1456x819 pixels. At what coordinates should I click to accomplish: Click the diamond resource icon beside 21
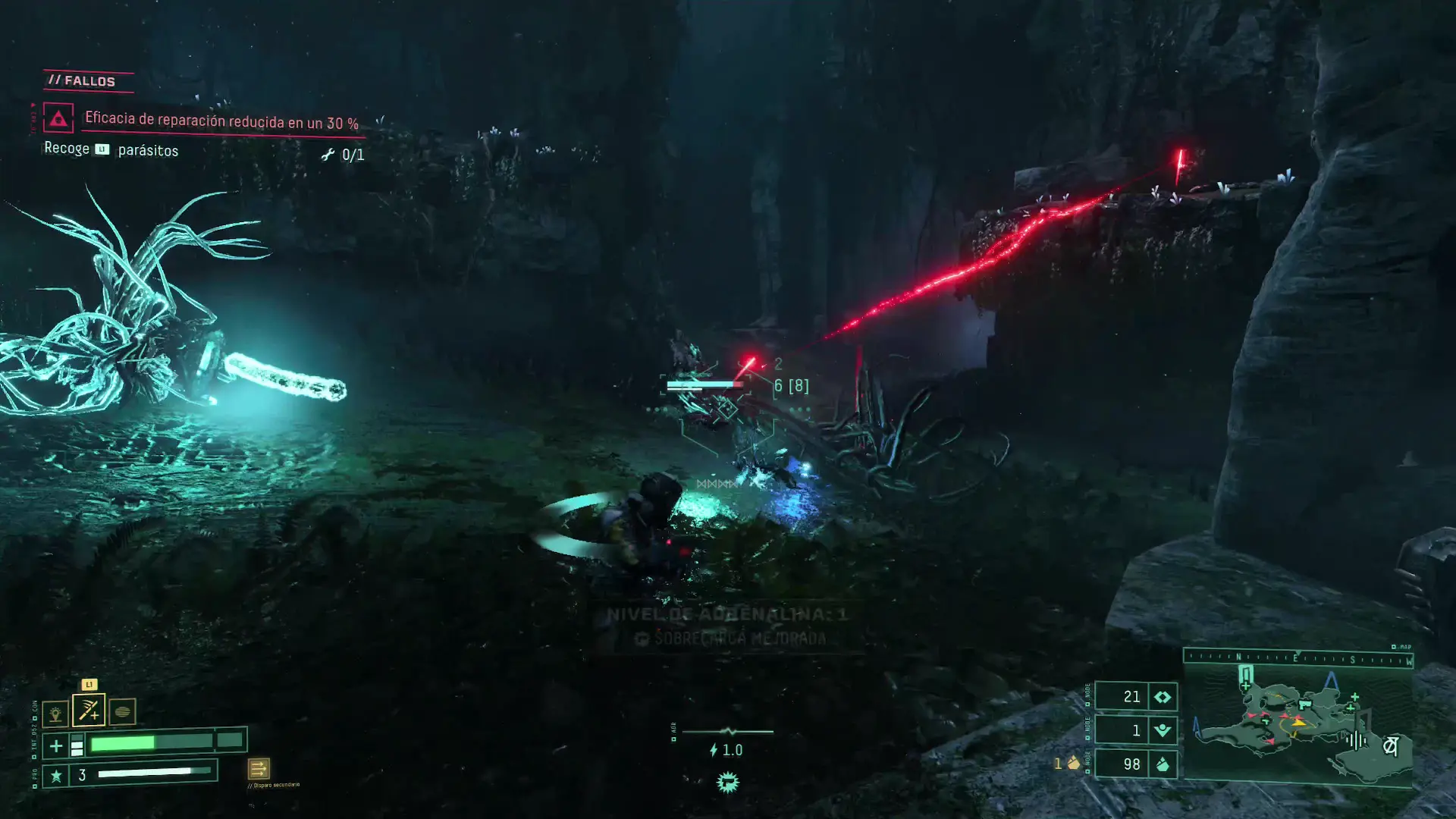click(x=1163, y=697)
